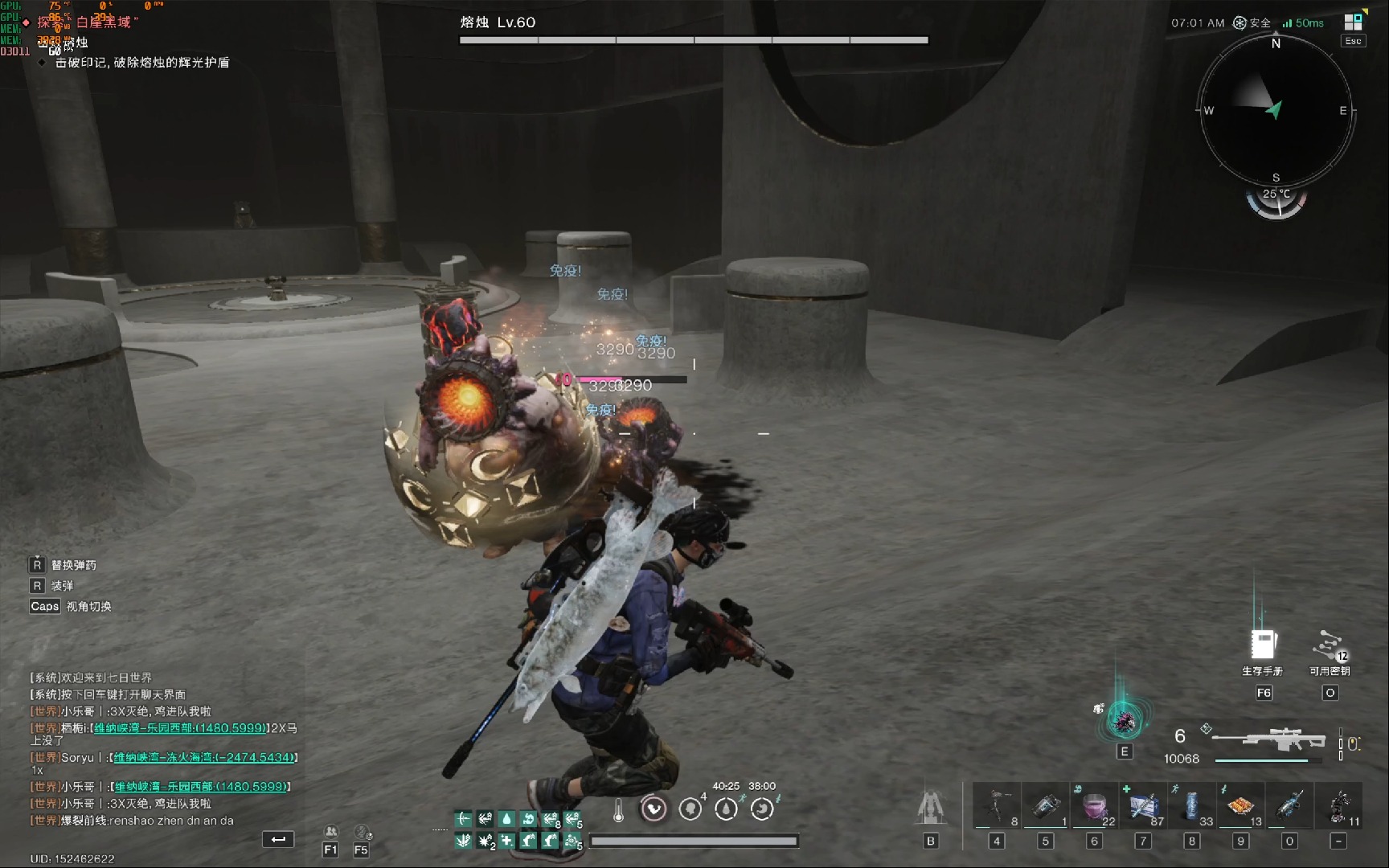1389x868 pixels.
Task: Select the blue injector gun slot
Action: click(x=1289, y=805)
